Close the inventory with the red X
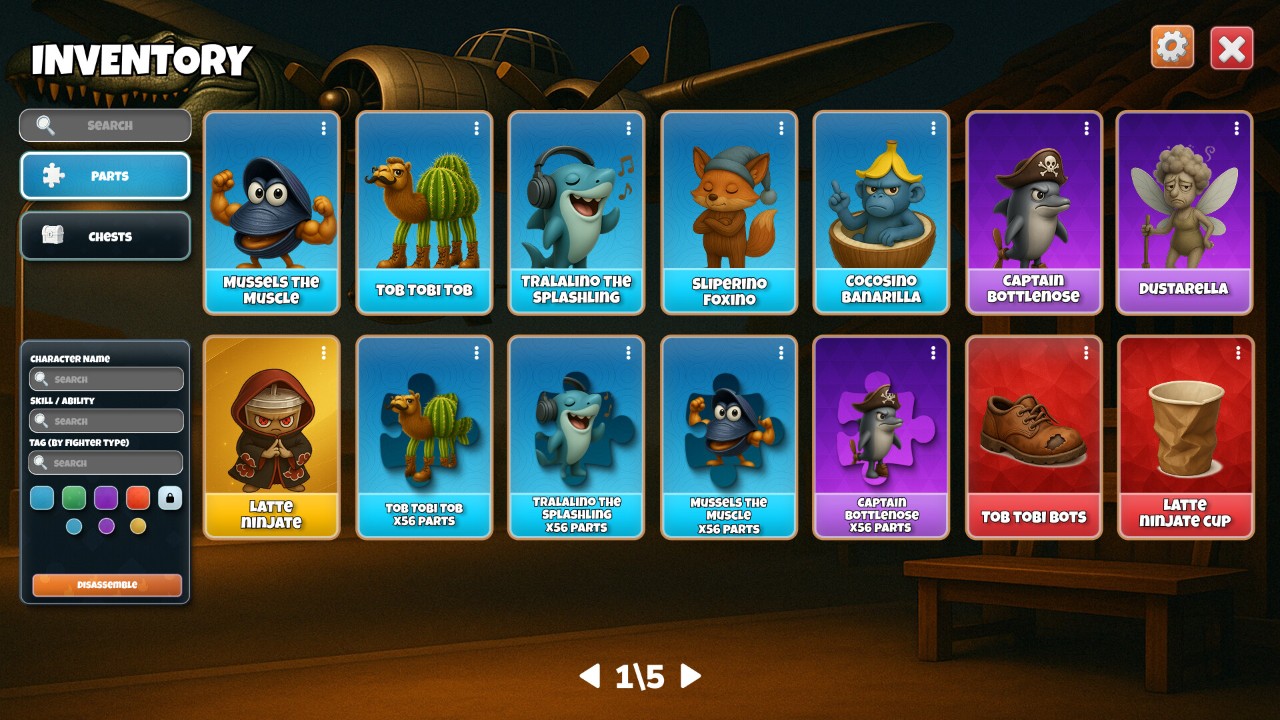1280x720 pixels. pos(1231,48)
